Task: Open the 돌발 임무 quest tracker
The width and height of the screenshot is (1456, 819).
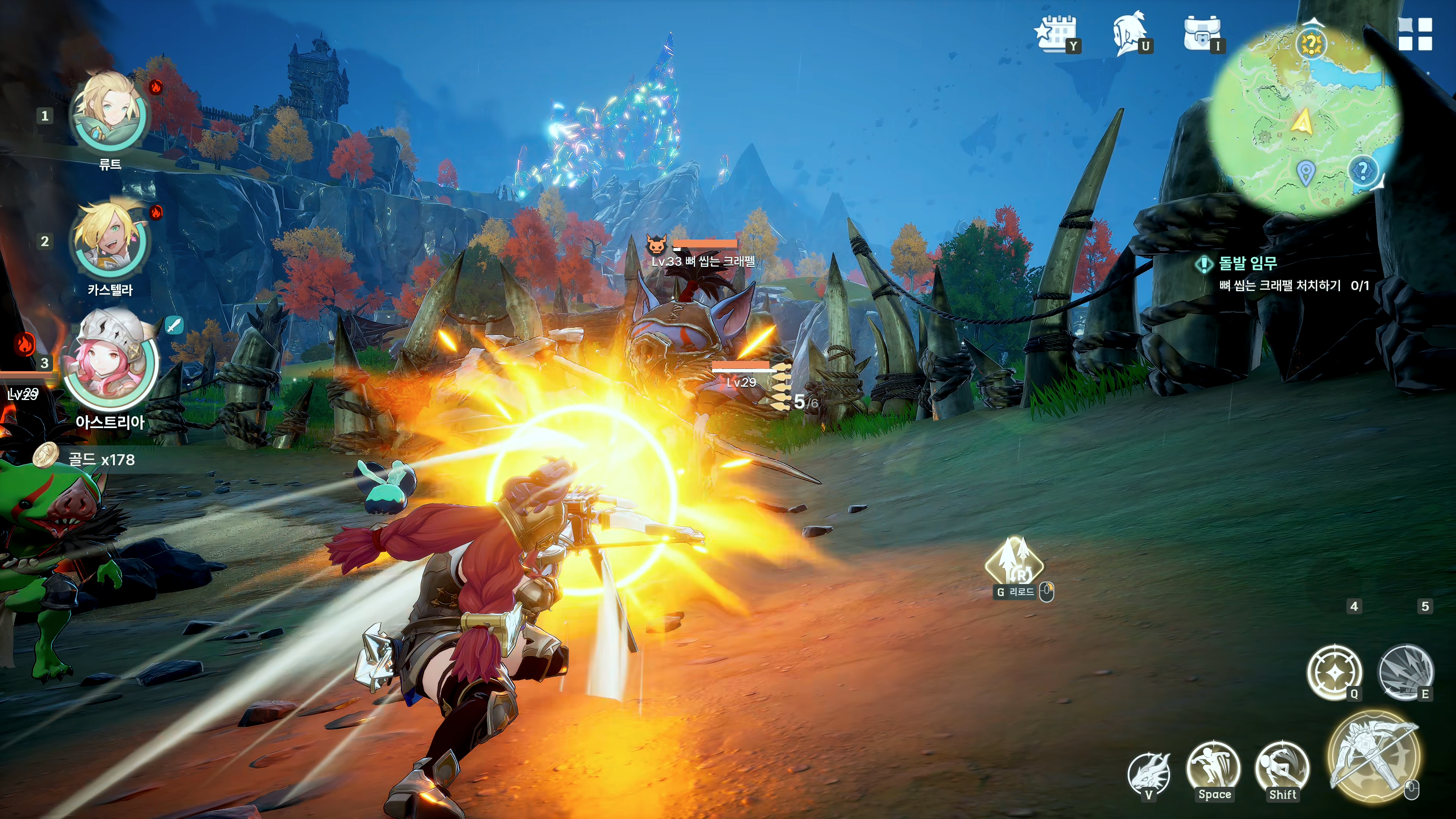Action: pos(1247,264)
